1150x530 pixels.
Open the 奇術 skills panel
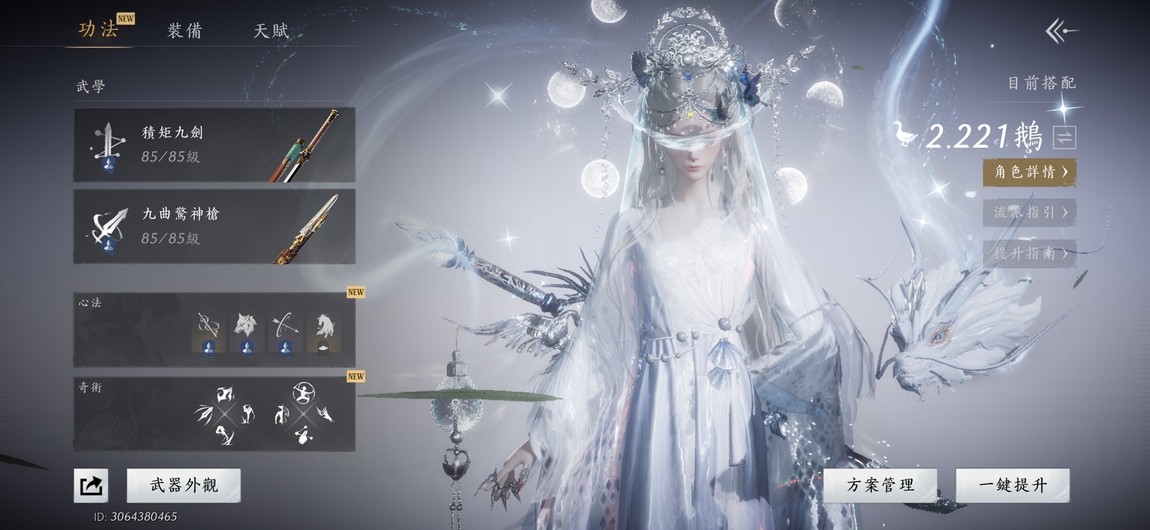tap(214, 414)
